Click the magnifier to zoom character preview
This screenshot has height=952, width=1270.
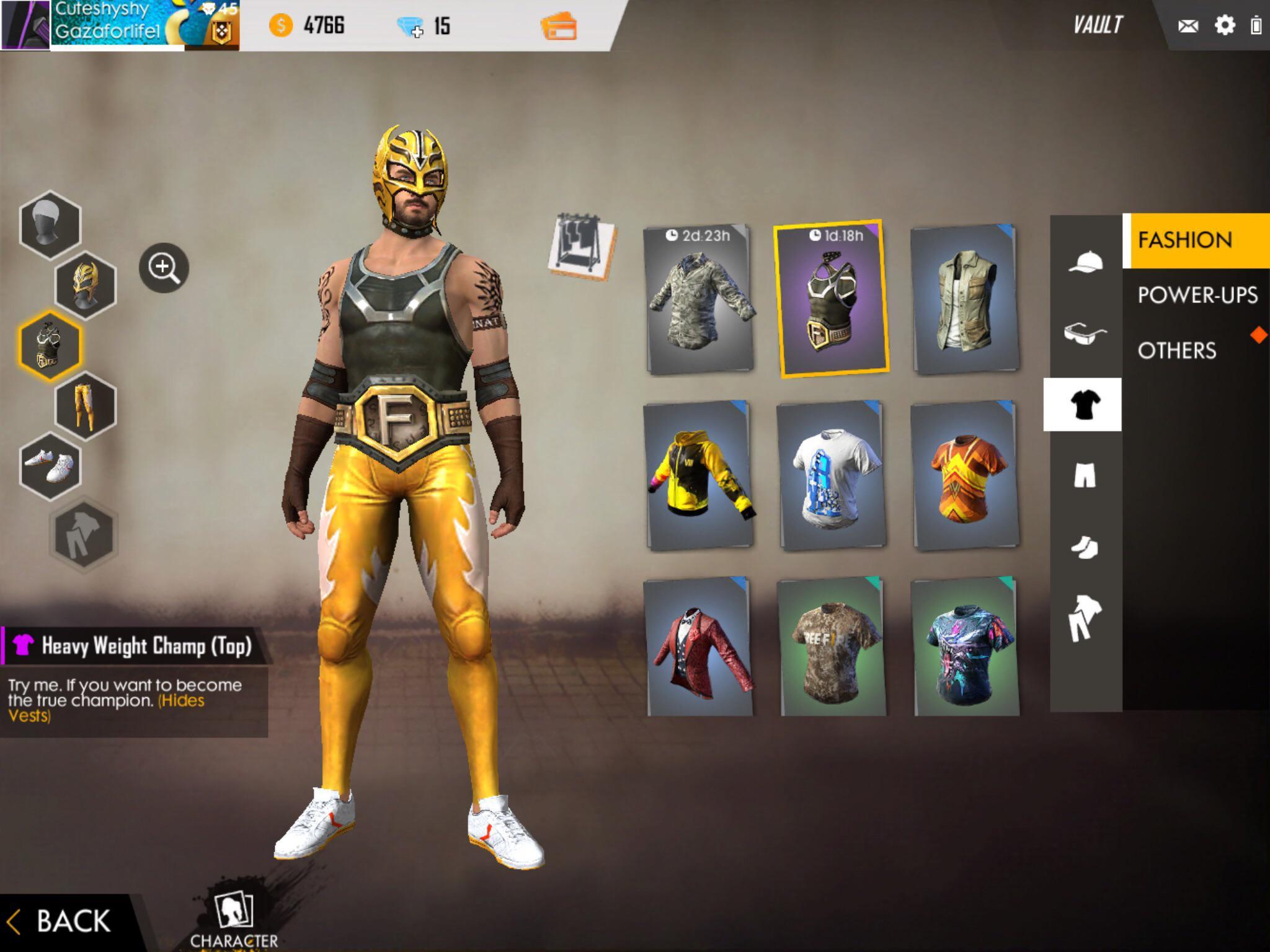[x=162, y=268]
